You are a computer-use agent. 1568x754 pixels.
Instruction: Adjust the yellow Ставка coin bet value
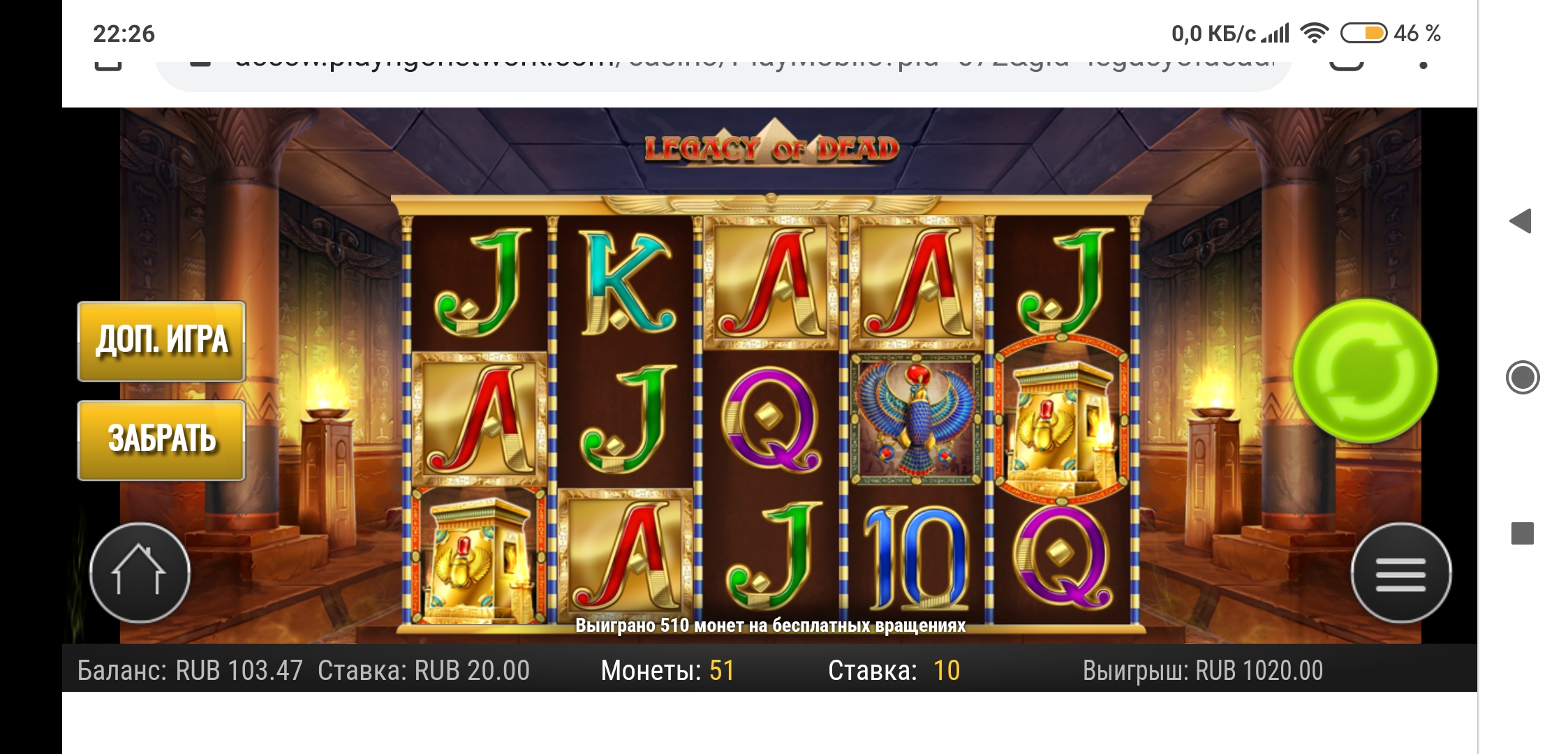[x=947, y=671]
